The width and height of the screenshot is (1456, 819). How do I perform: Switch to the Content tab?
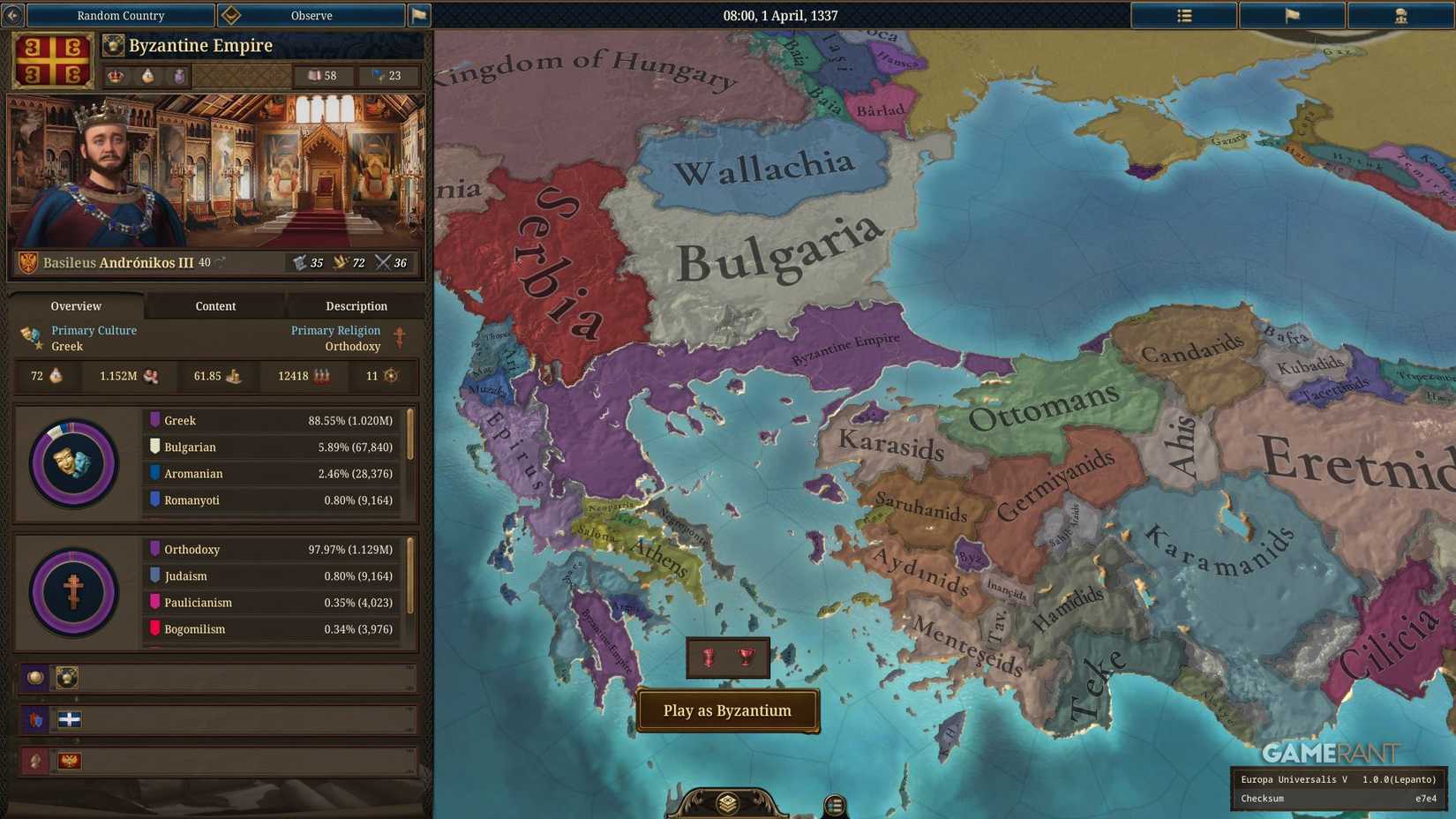coord(215,306)
